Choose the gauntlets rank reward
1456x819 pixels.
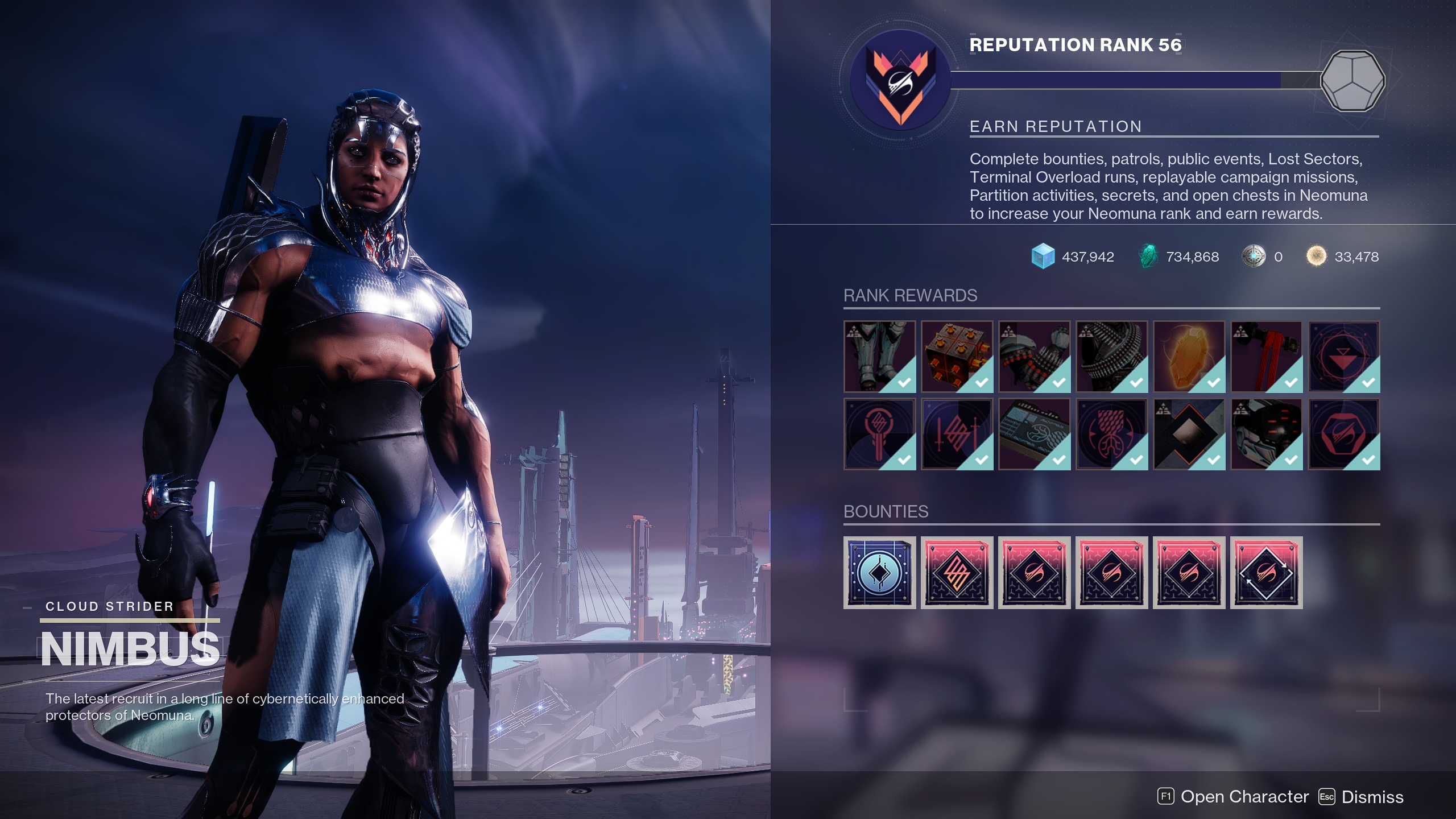1034,357
